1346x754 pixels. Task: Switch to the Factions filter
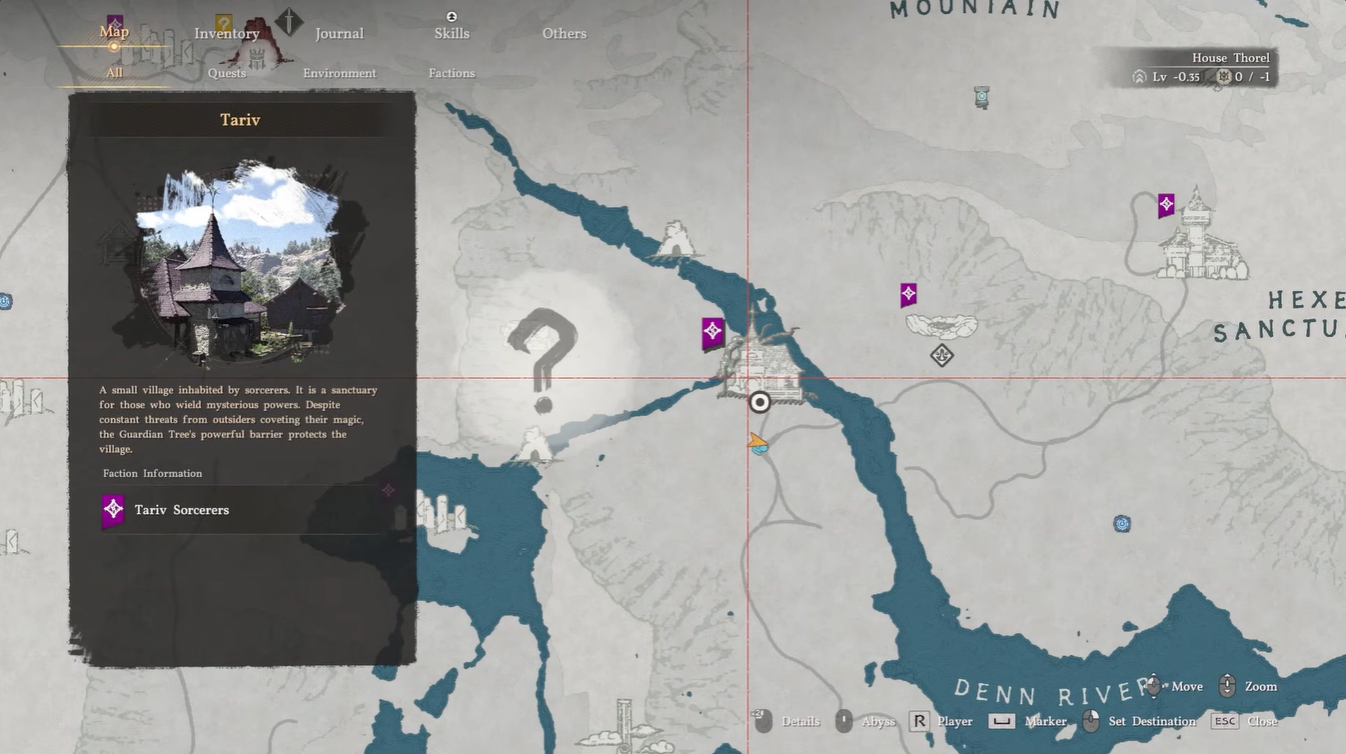point(452,73)
